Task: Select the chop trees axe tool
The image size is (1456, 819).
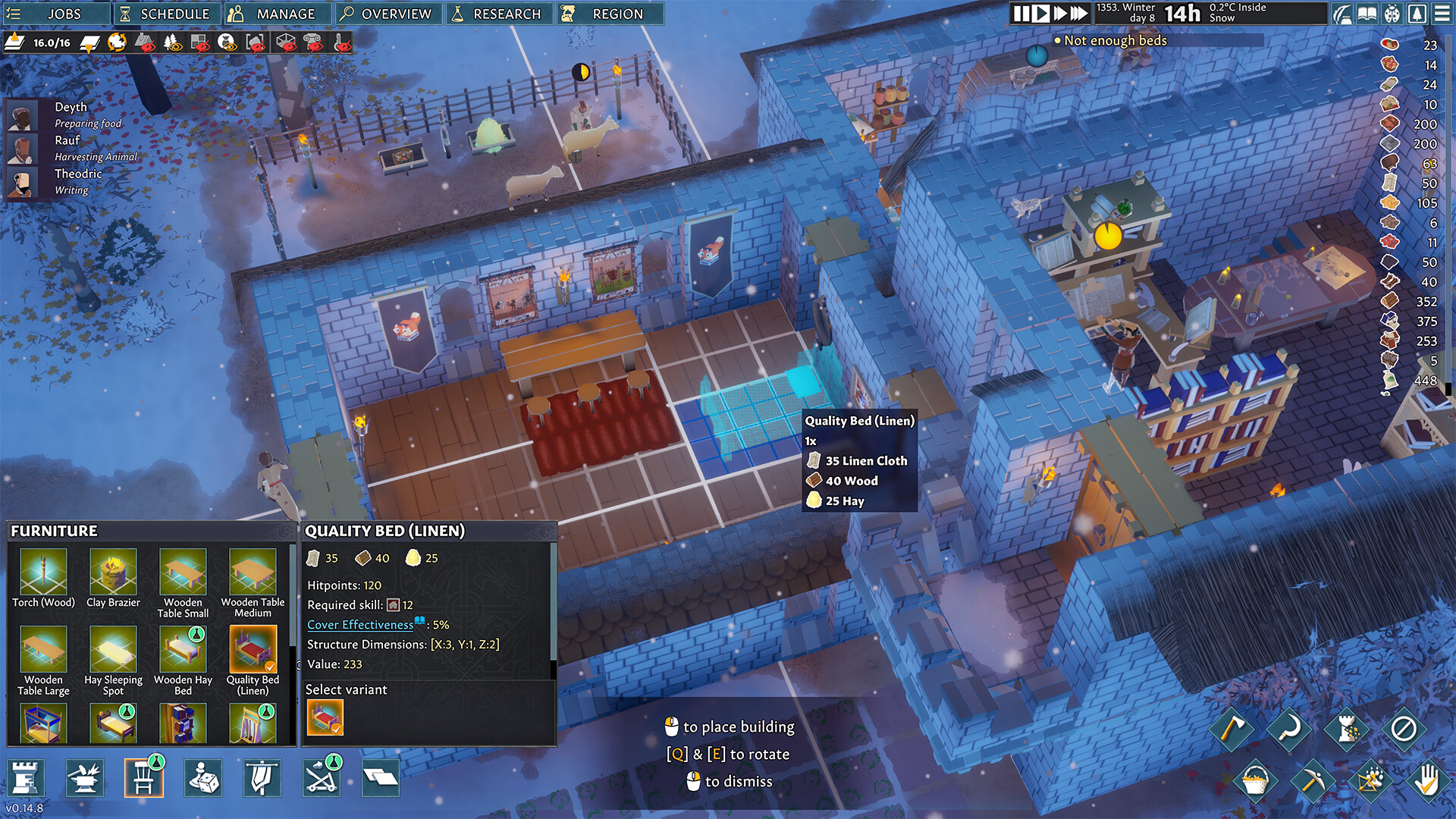Action: tap(1234, 730)
